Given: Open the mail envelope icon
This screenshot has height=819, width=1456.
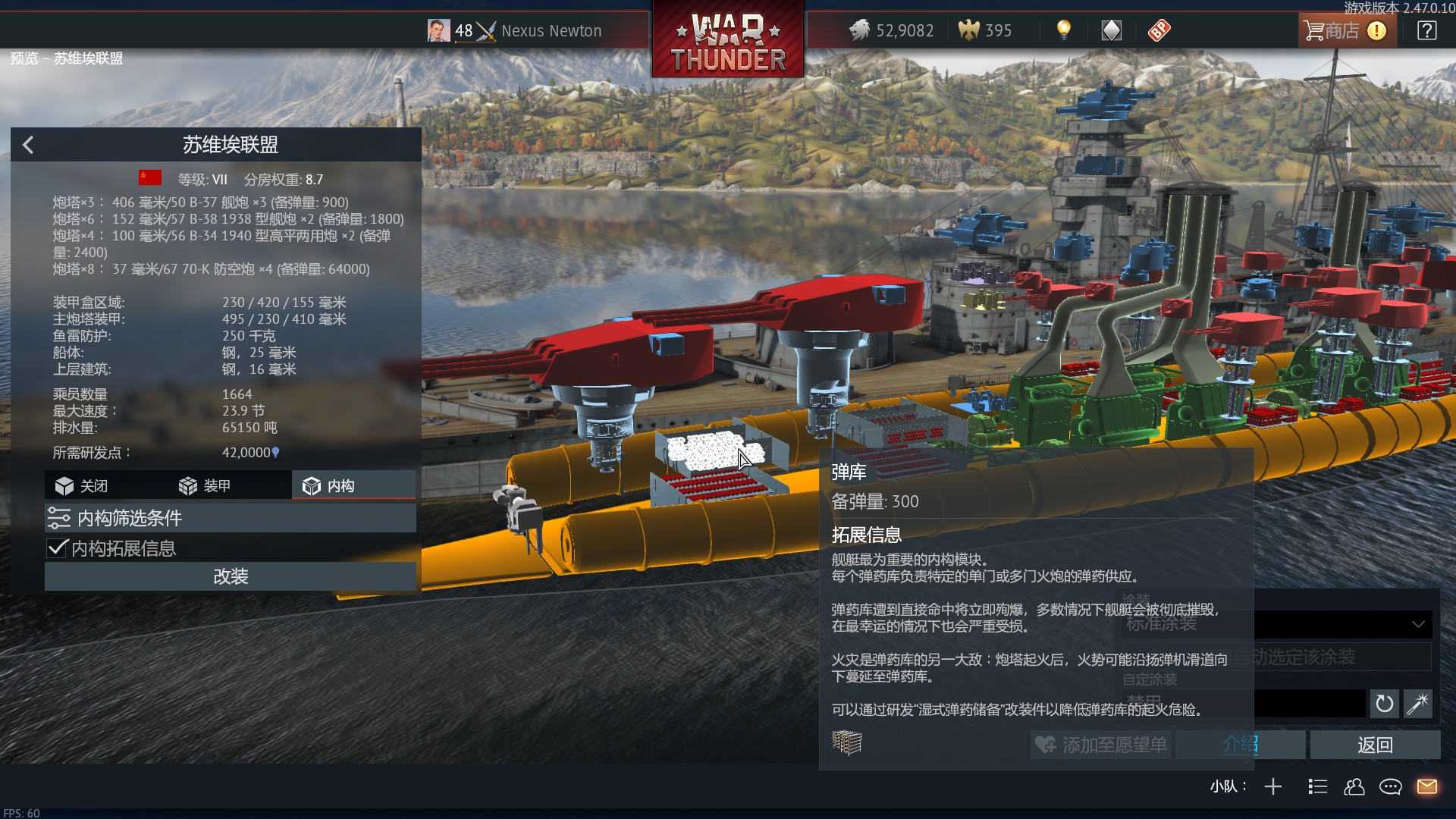Looking at the screenshot, I should [1426, 786].
